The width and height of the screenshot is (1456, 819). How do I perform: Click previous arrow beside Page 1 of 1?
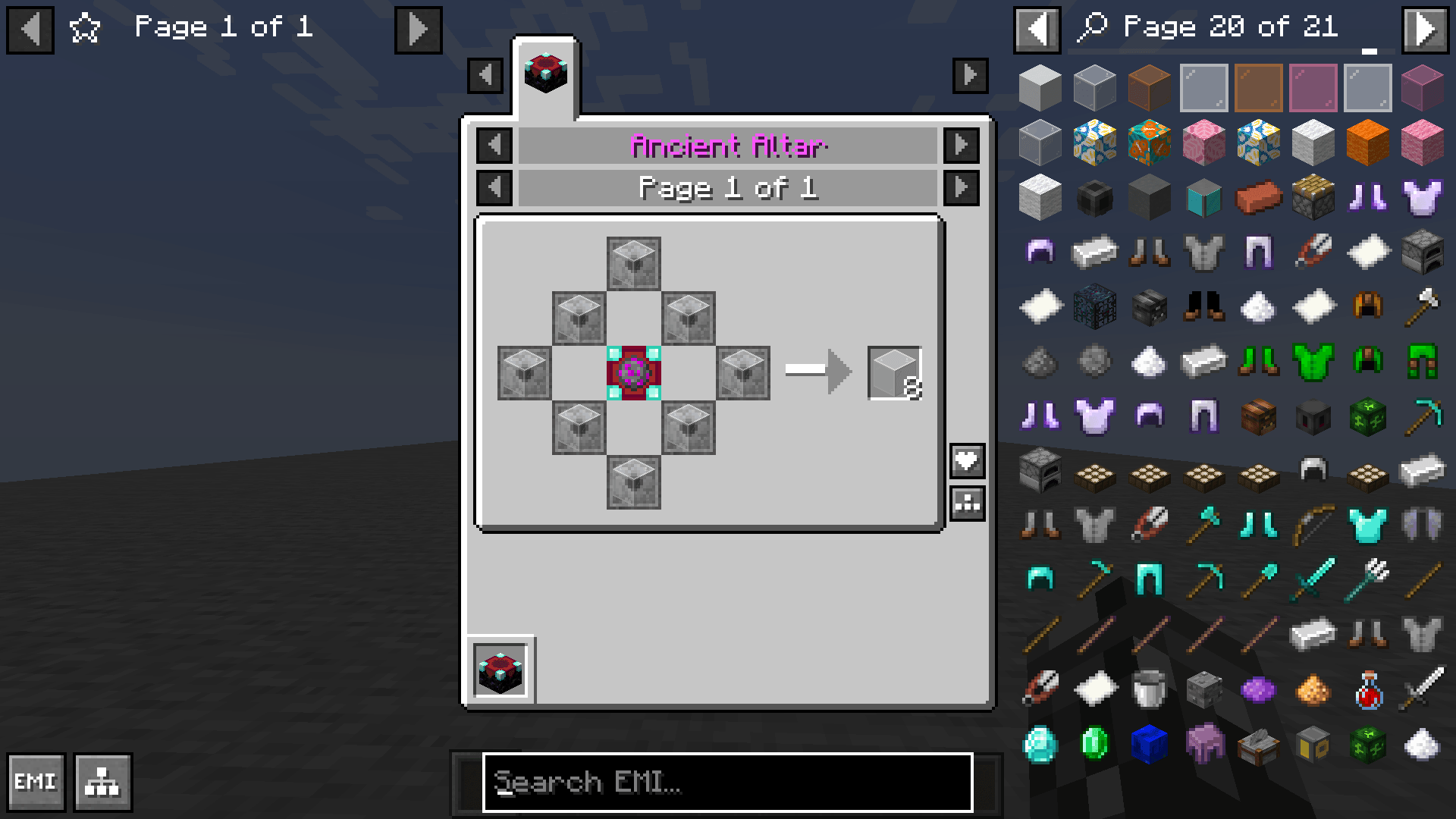29,27
